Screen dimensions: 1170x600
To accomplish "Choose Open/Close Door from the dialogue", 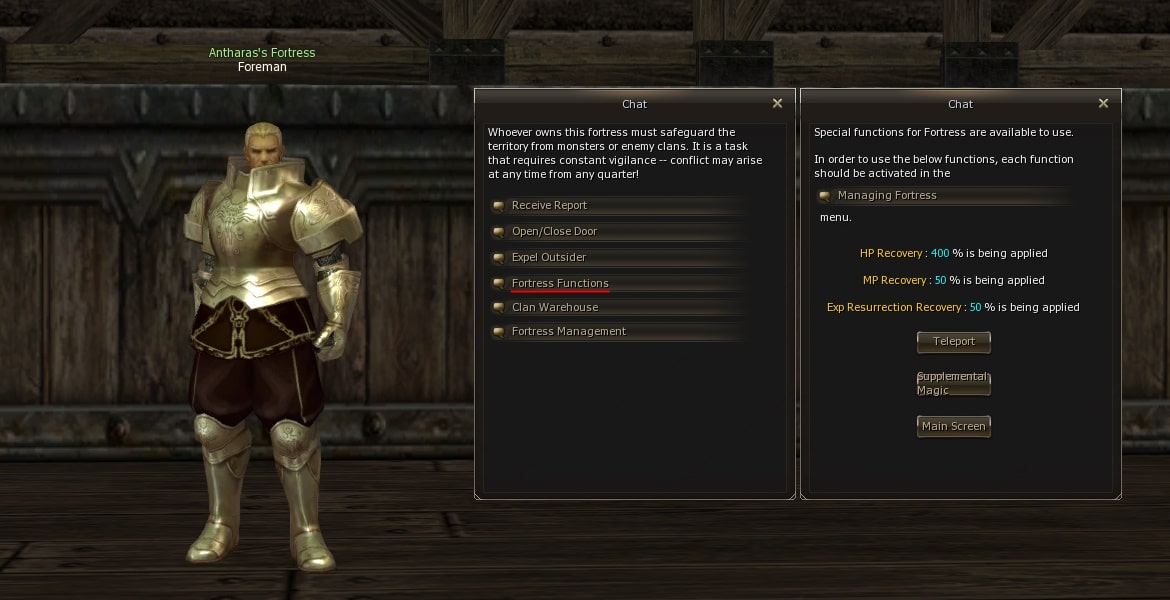I will click(554, 232).
